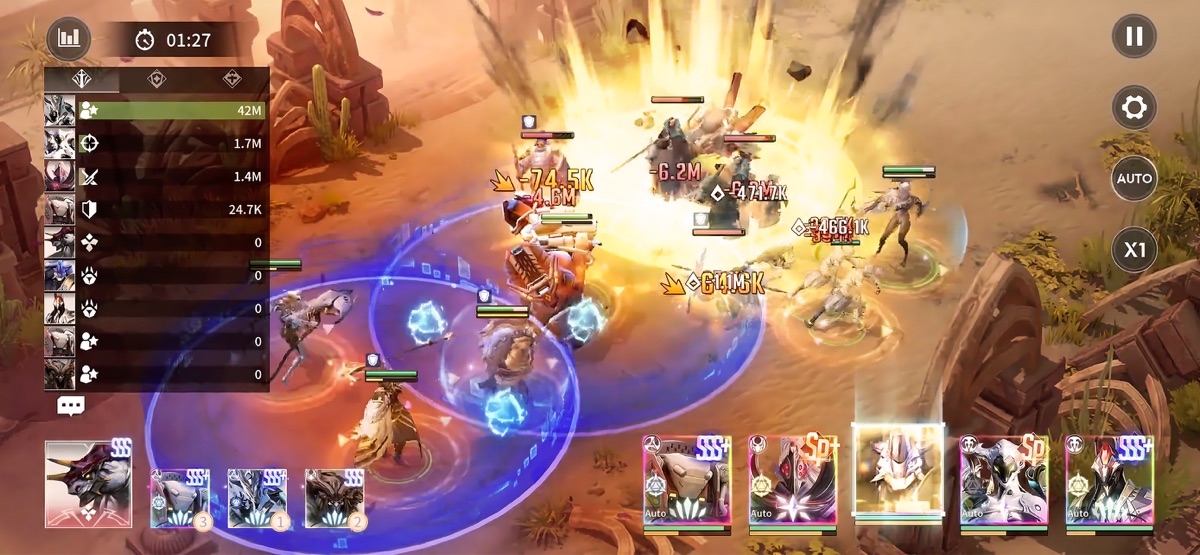Image resolution: width=1200 pixels, height=555 pixels.
Task: Select the horned rhino SSS boss portrait
Action: coord(88,484)
